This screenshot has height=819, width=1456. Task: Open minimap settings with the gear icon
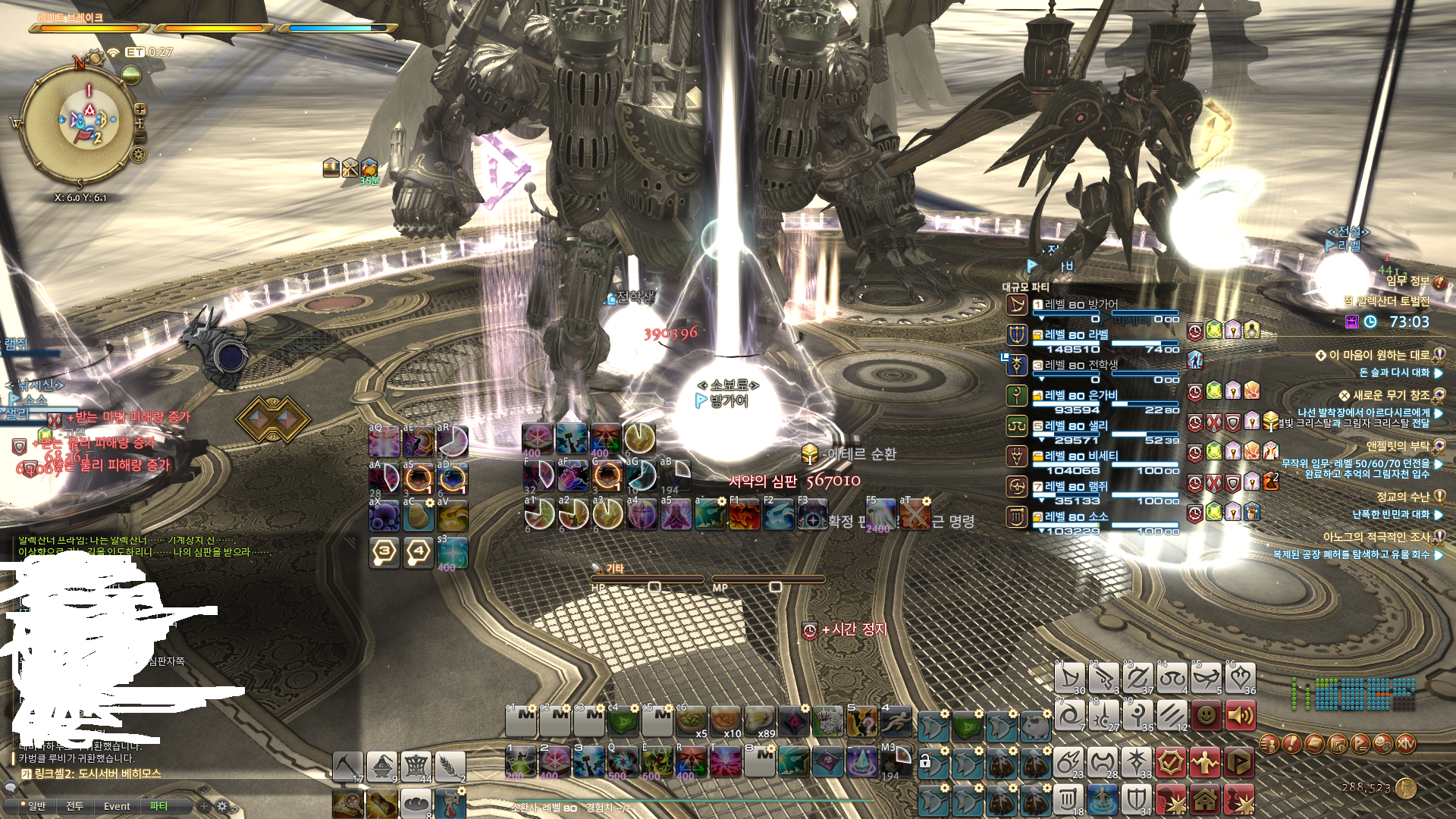(x=138, y=155)
